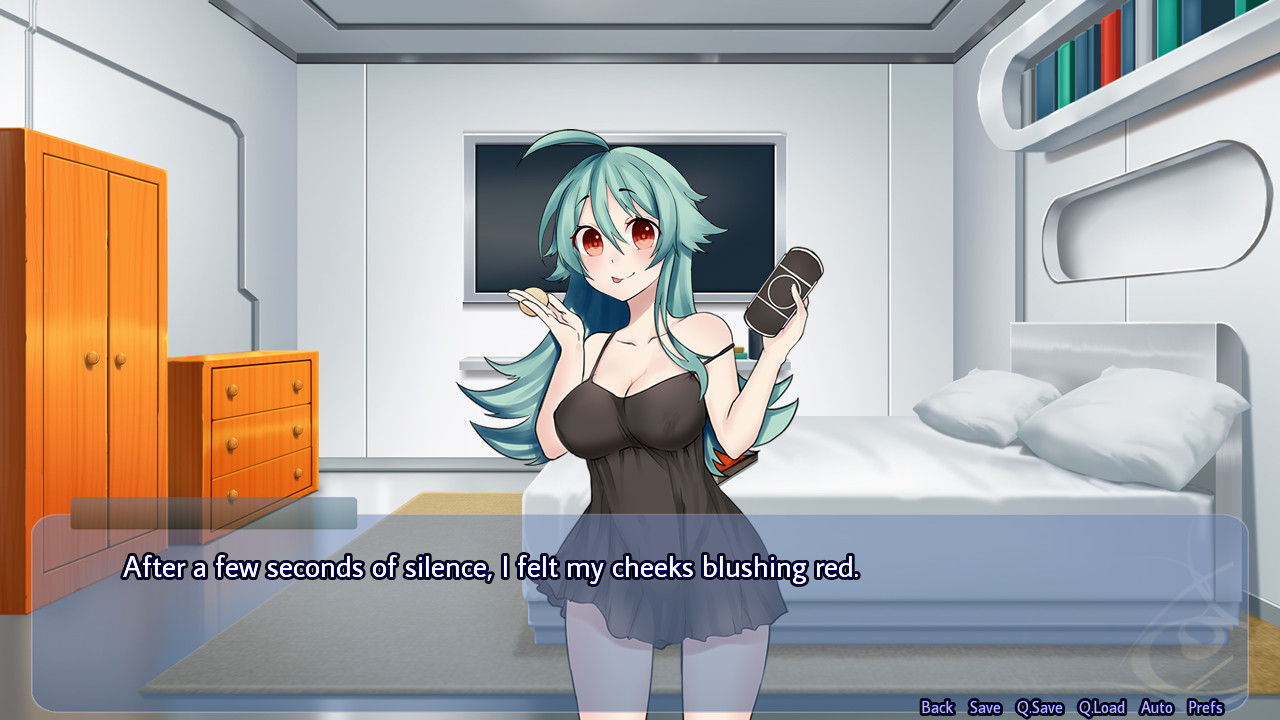
Task: Open the Prefs preferences menu
Action: (x=1204, y=706)
